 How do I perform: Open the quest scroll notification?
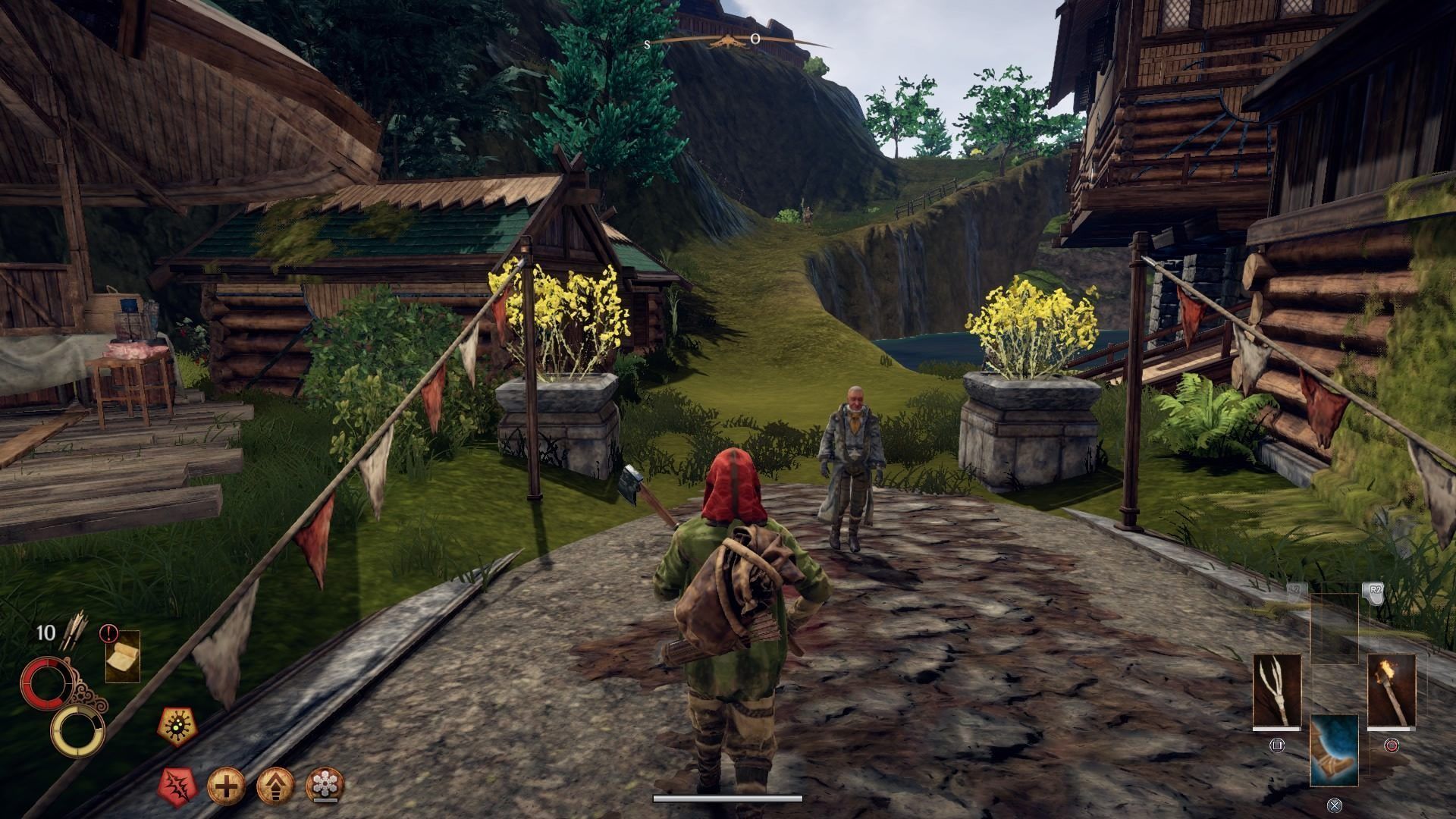pos(122,656)
